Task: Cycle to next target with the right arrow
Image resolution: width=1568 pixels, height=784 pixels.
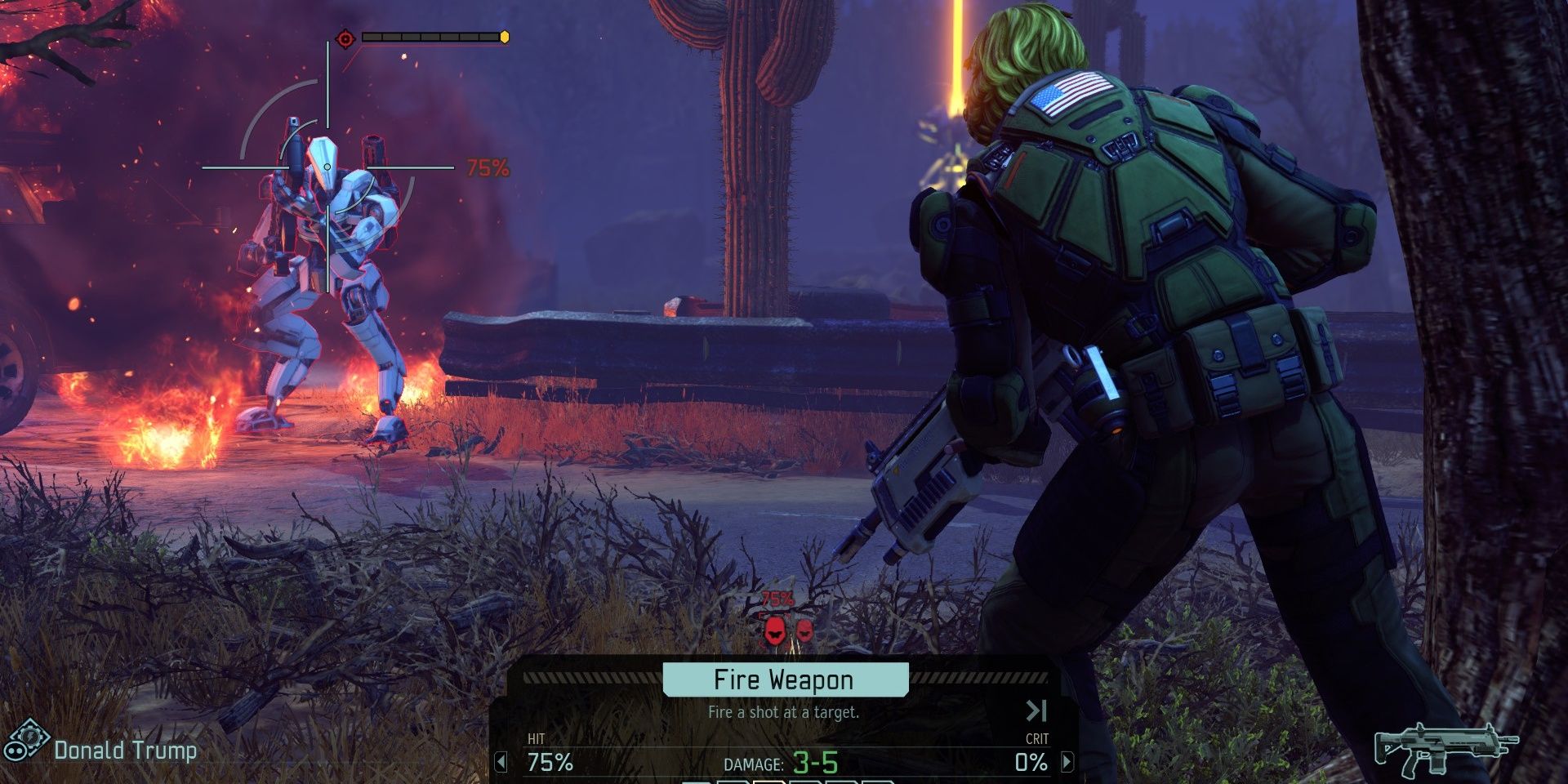Action: click(x=1066, y=762)
